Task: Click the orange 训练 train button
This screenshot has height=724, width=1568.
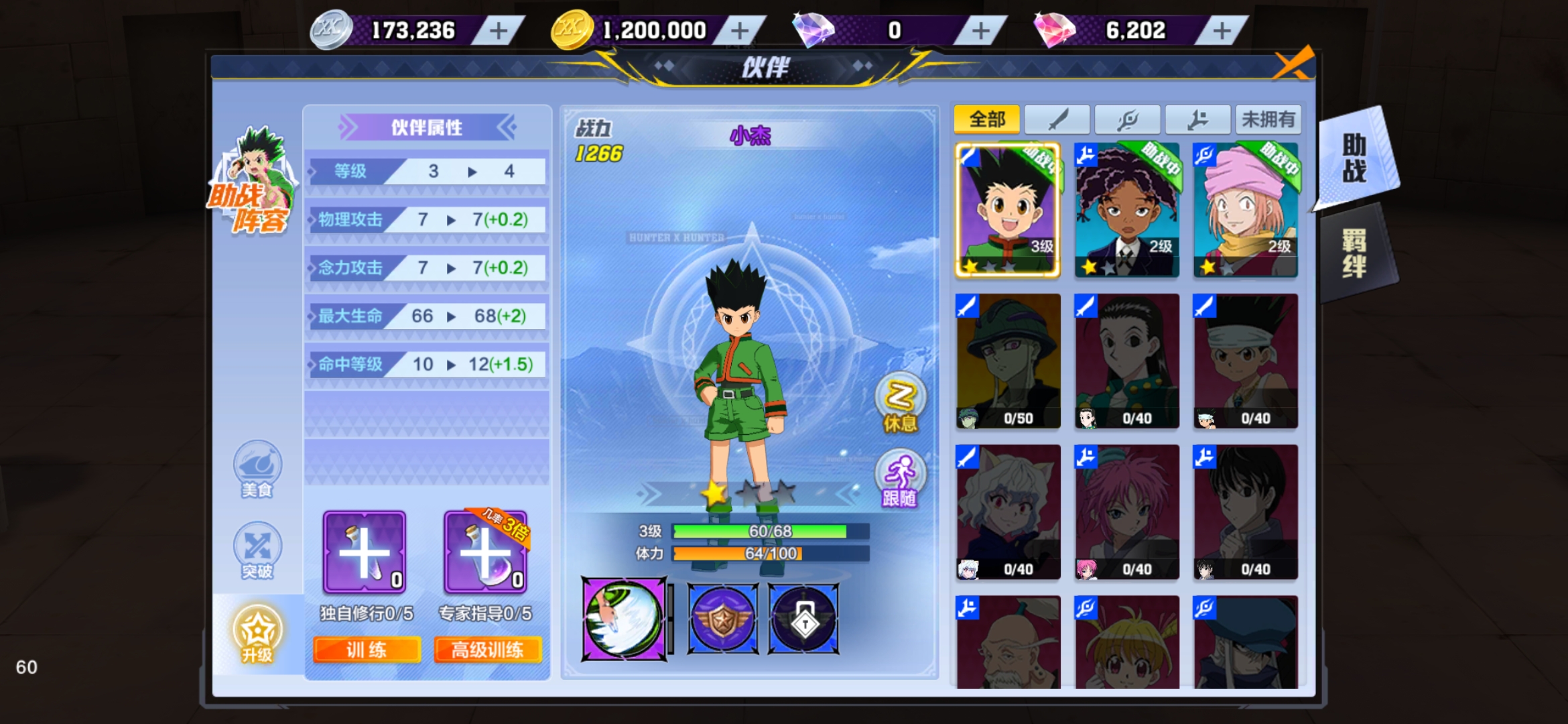Action: [367, 650]
